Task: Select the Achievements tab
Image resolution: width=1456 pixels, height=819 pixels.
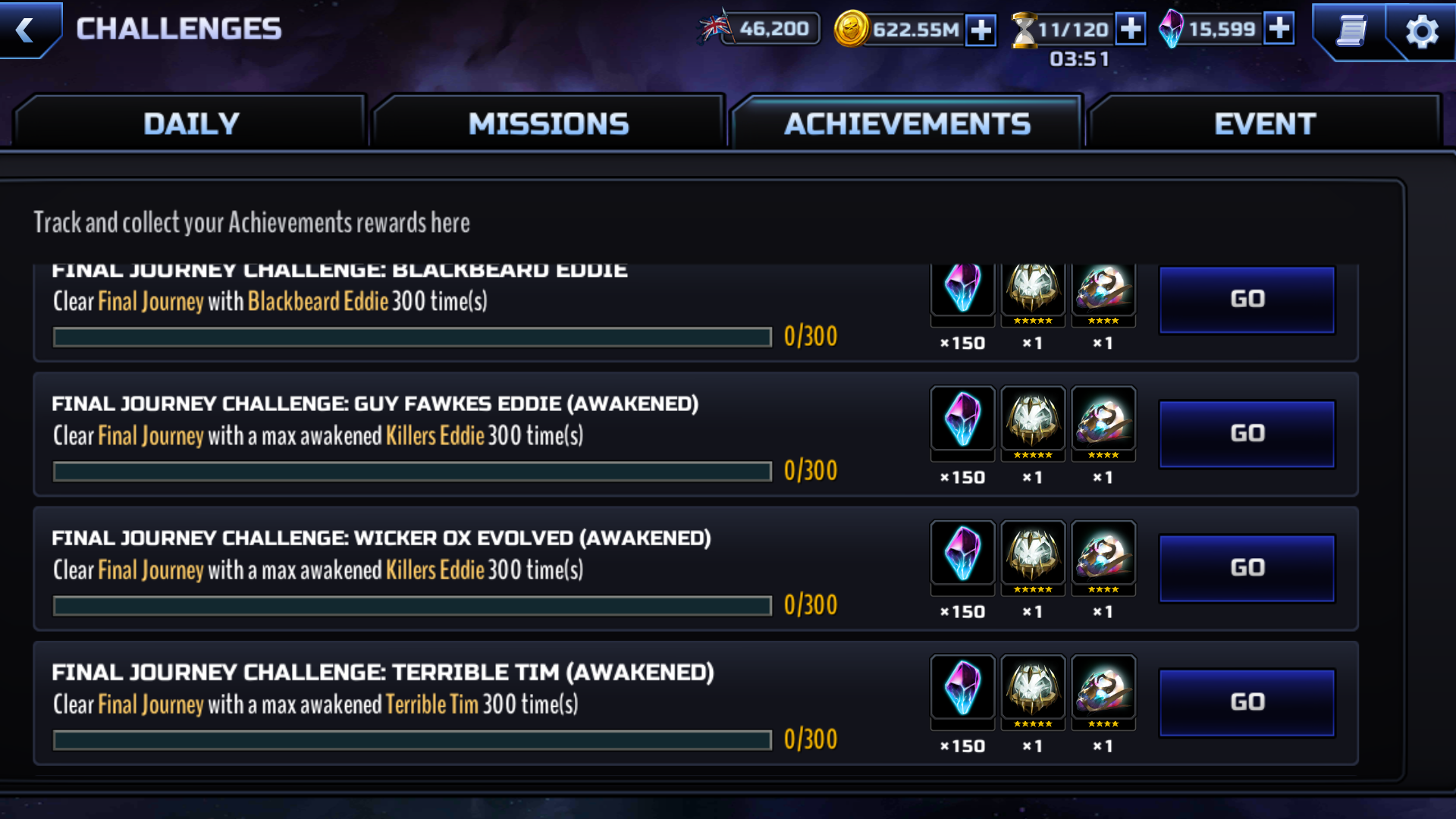Action: [907, 124]
